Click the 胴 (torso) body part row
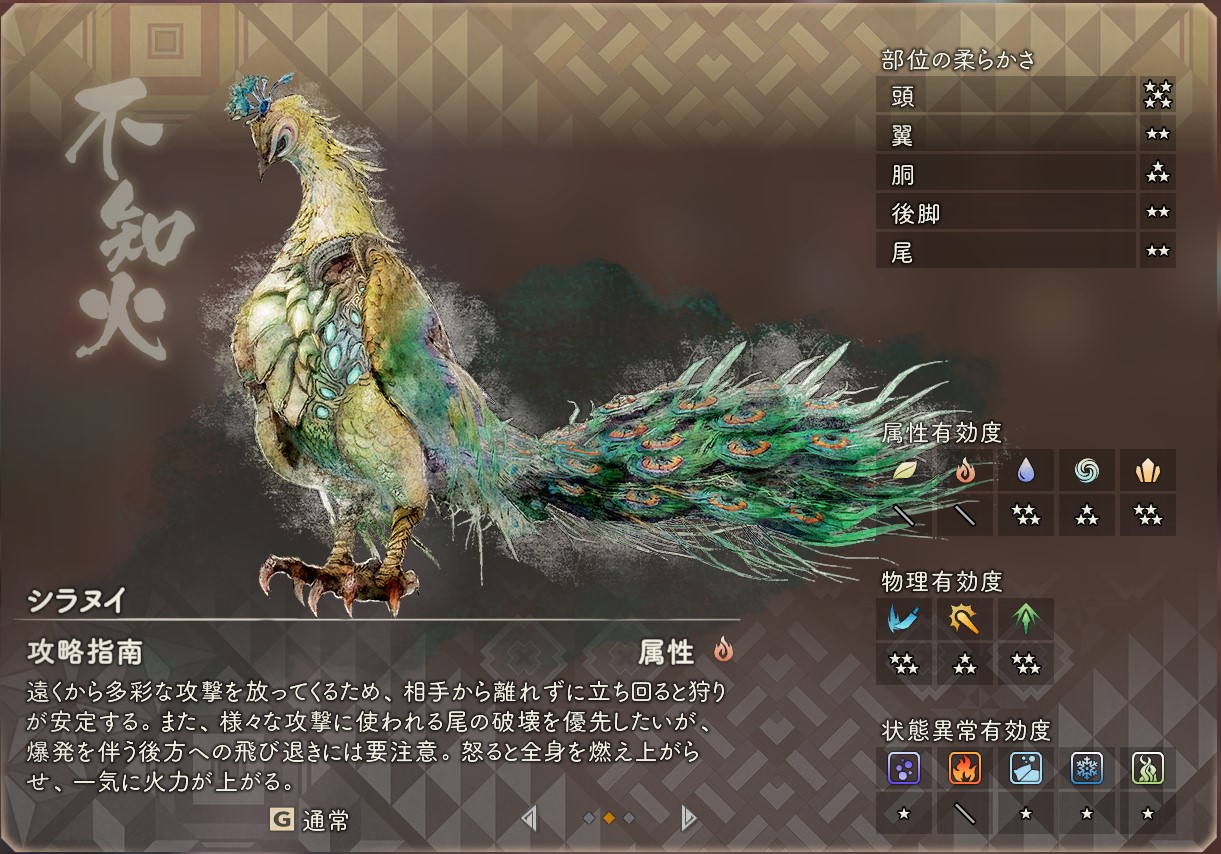 click(1006, 174)
